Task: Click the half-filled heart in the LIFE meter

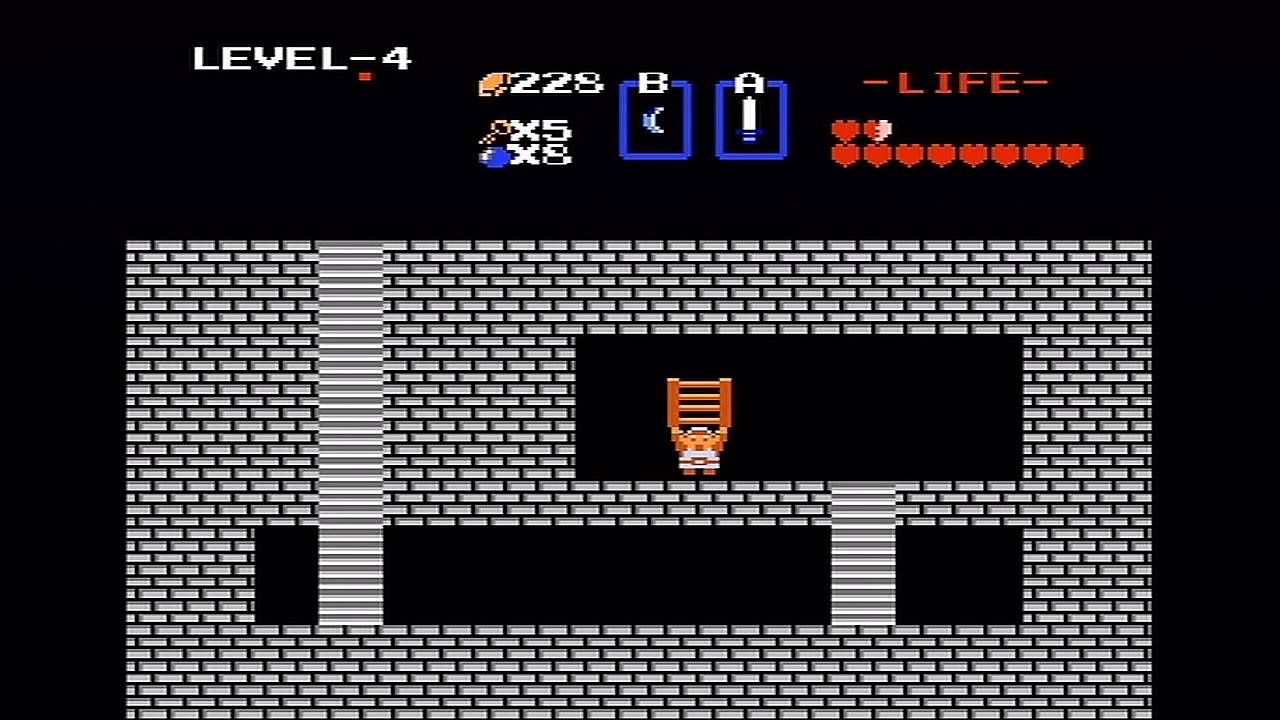Action: click(x=878, y=130)
